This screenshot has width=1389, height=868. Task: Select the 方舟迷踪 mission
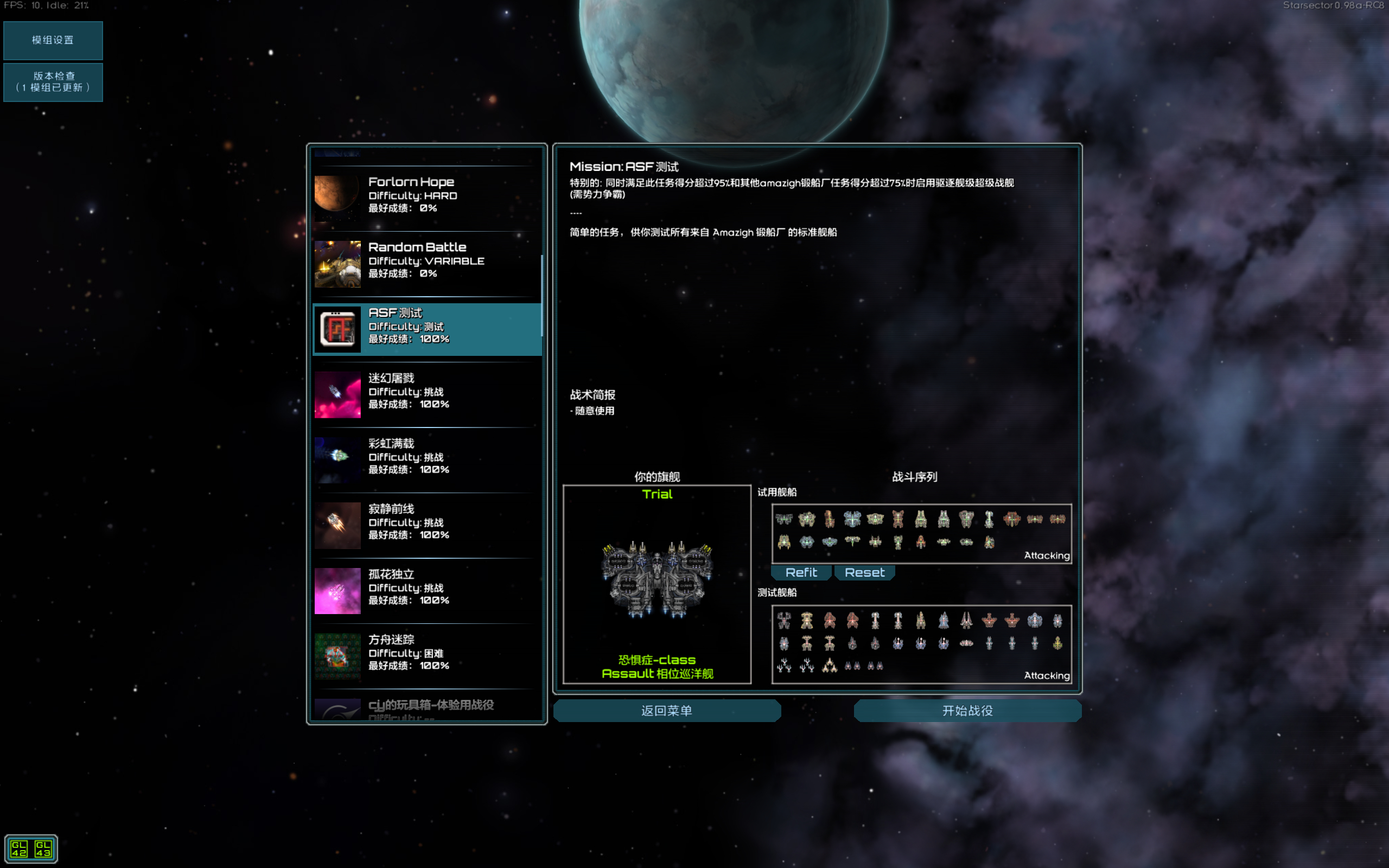[x=426, y=653]
